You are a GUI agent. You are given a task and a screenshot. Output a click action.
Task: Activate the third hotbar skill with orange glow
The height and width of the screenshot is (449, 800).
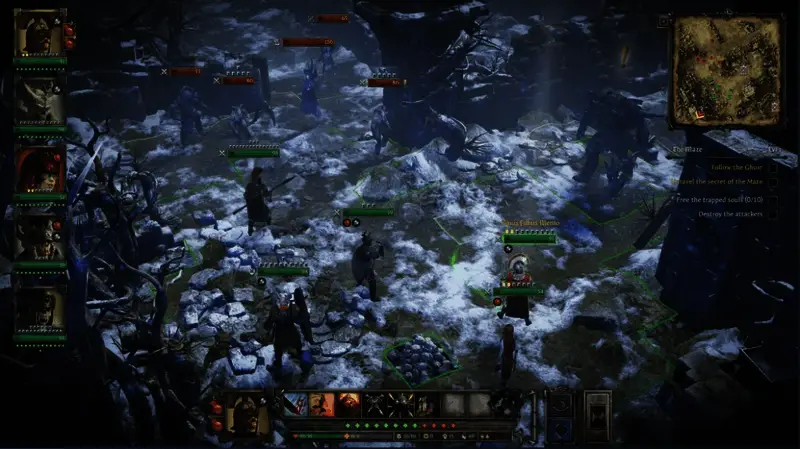coord(347,404)
